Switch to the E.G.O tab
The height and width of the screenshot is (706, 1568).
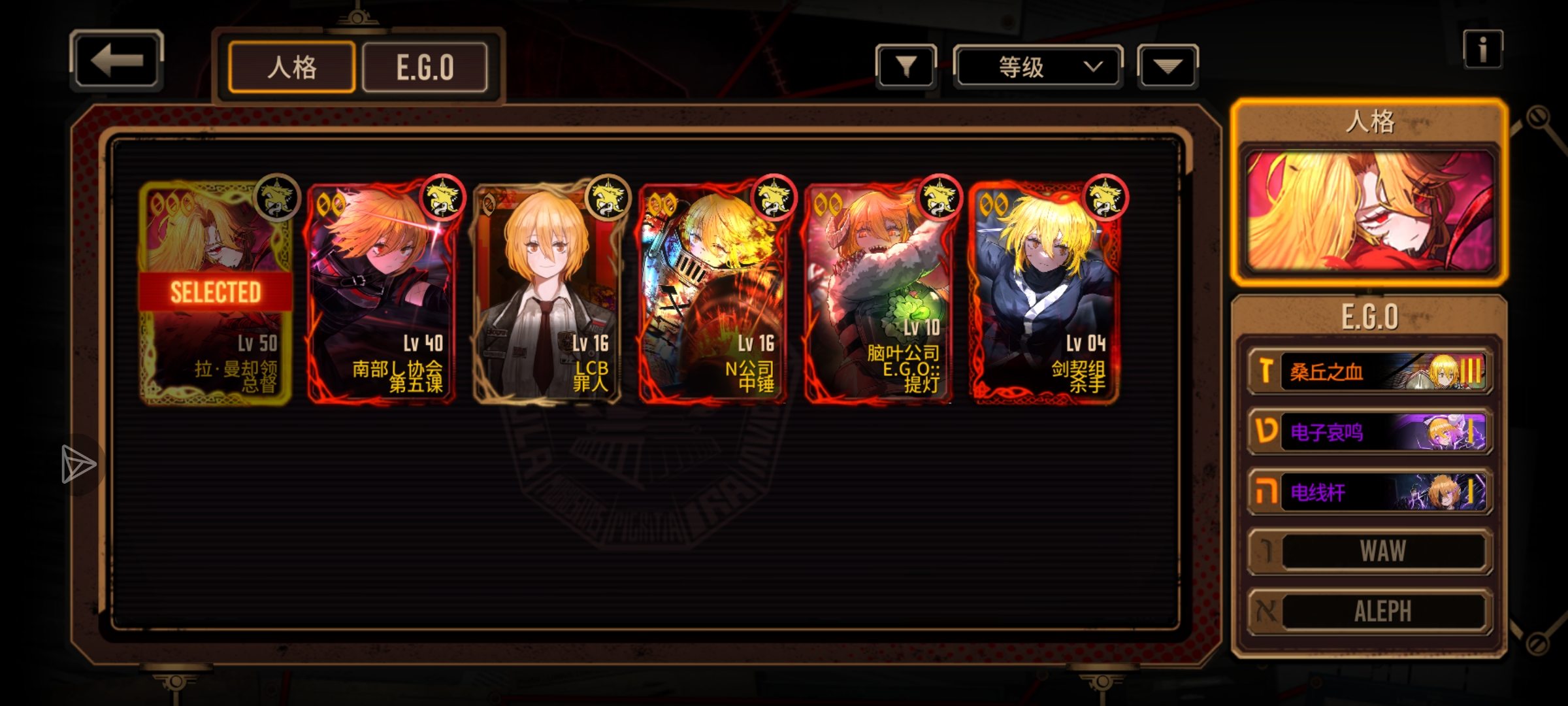425,67
